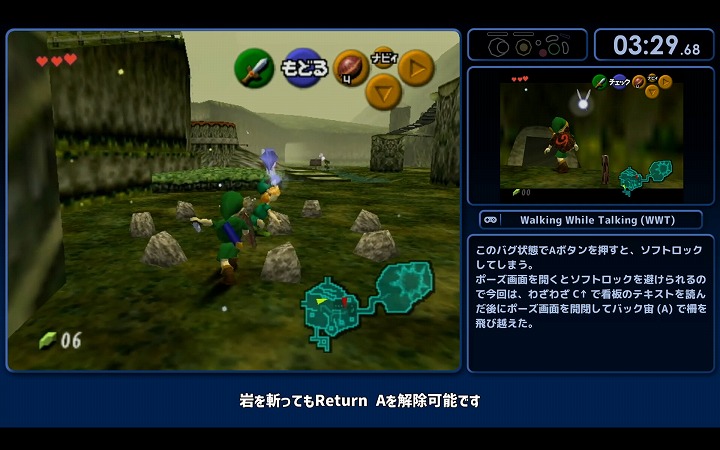
Task: Click the glitch demo video thumbnail
Action: point(590,137)
